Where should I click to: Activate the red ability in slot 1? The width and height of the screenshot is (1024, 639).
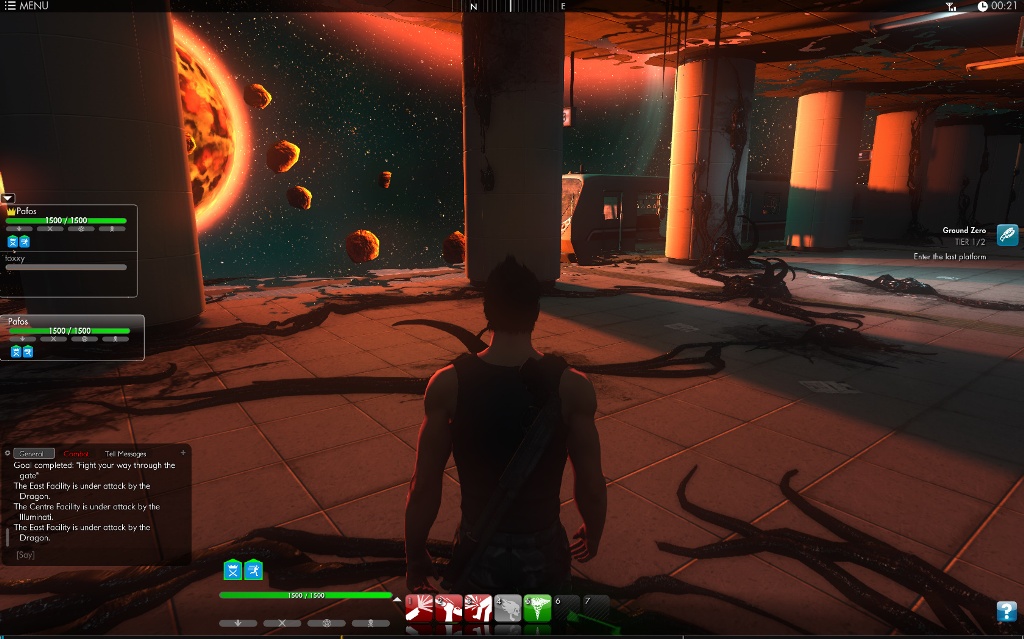(x=419, y=607)
